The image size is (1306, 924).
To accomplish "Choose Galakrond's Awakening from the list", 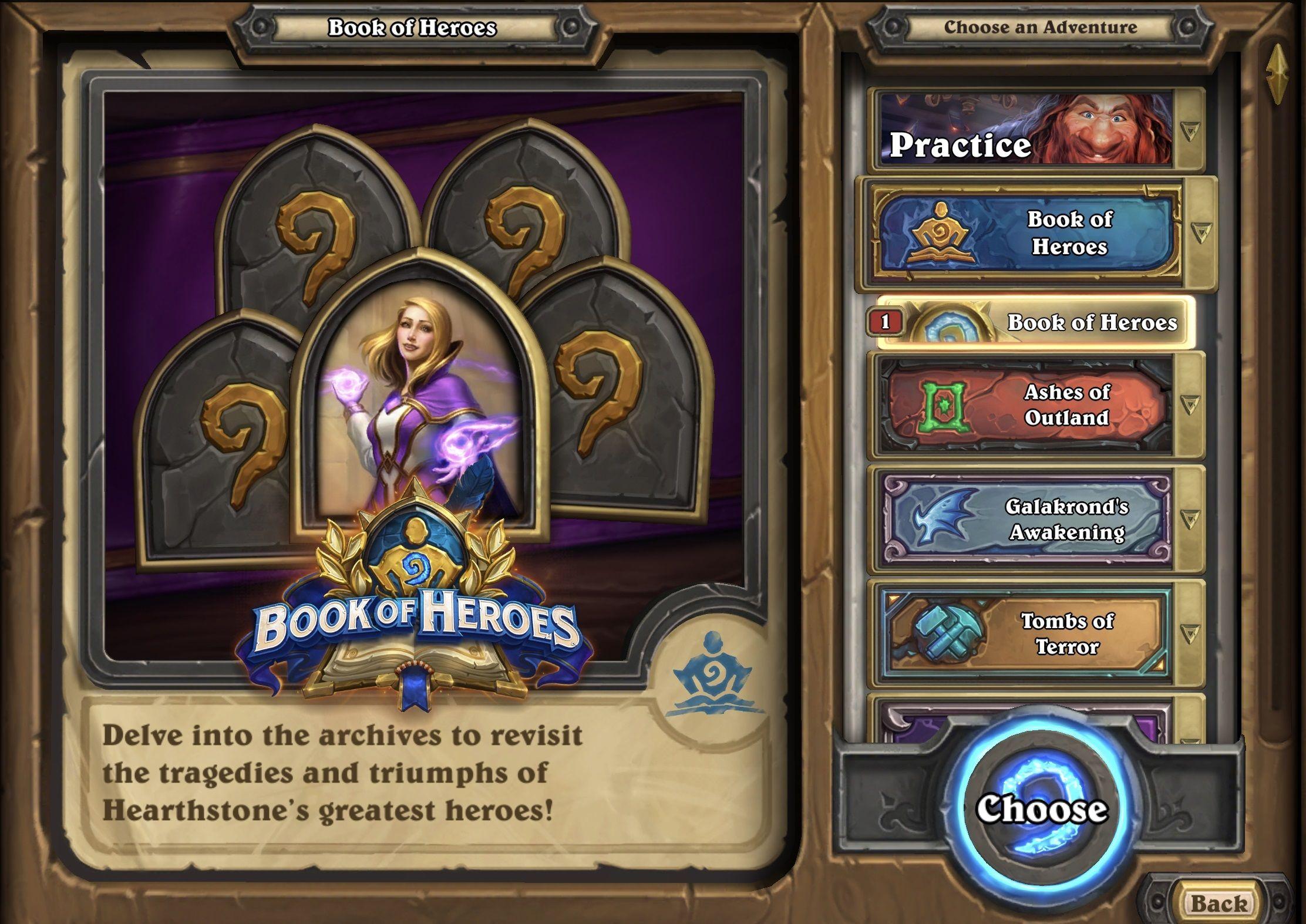I will pyautogui.click(x=1025, y=520).
